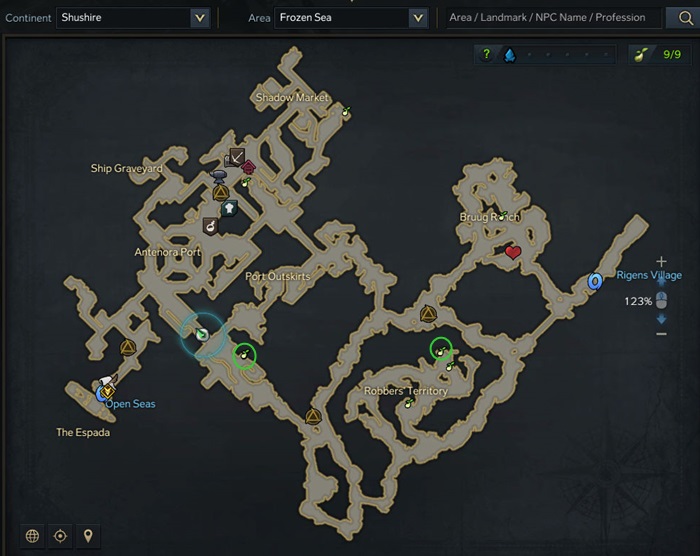Open the world map globe button
The image size is (700, 556).
click(x=33, y=536)
